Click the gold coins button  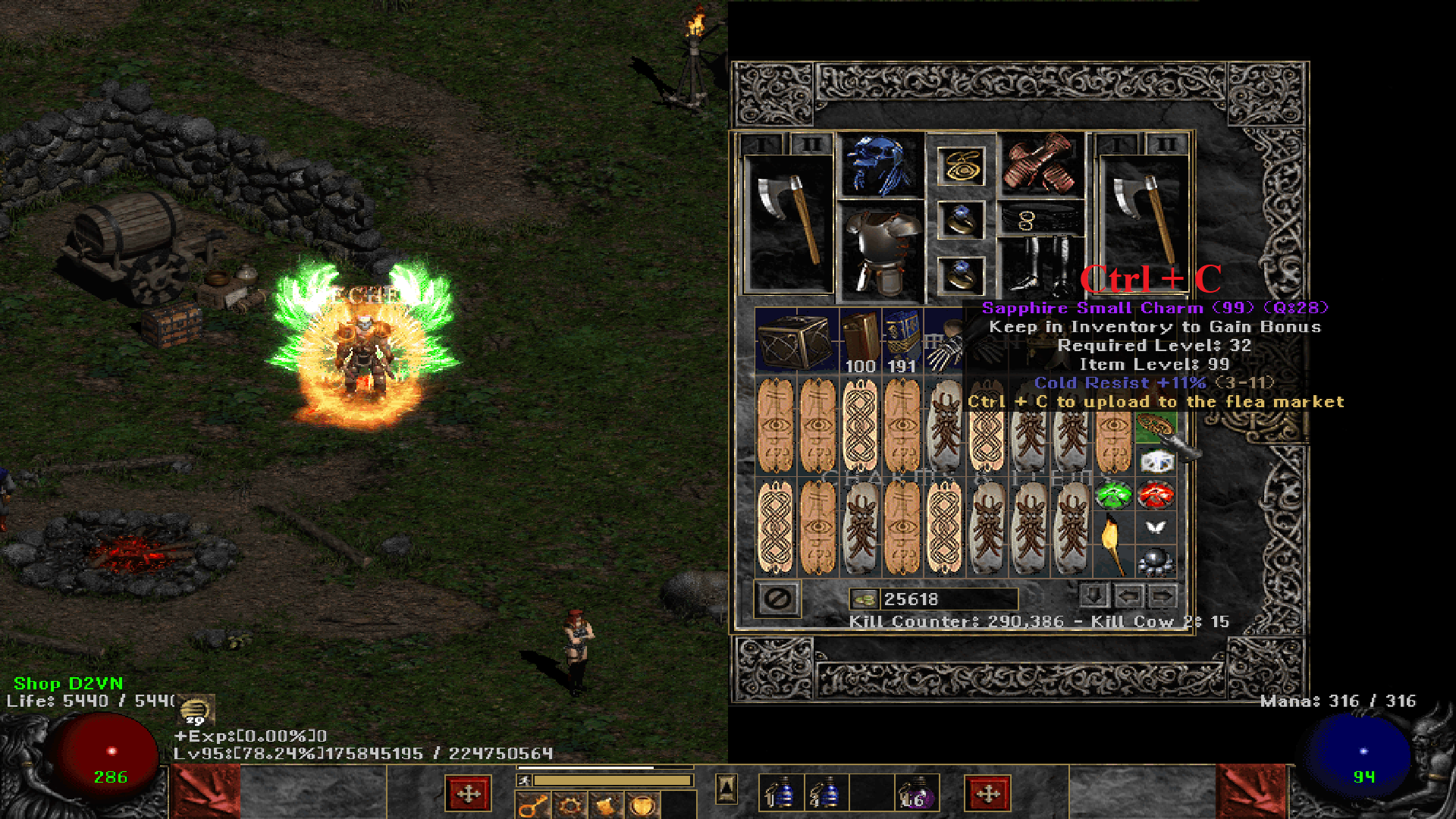coord(864,599)
